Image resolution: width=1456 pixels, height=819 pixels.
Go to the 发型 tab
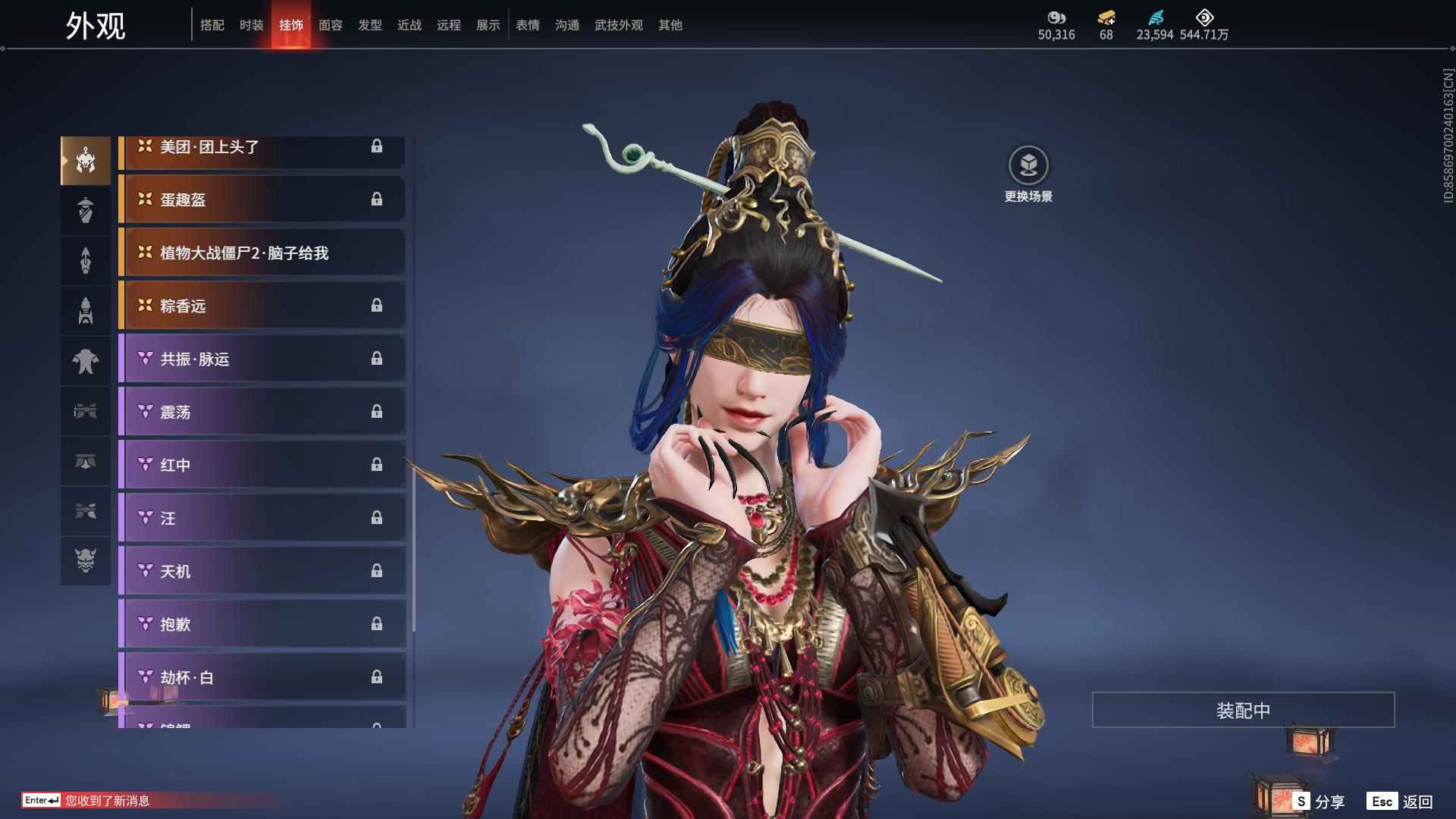(369, 25)
